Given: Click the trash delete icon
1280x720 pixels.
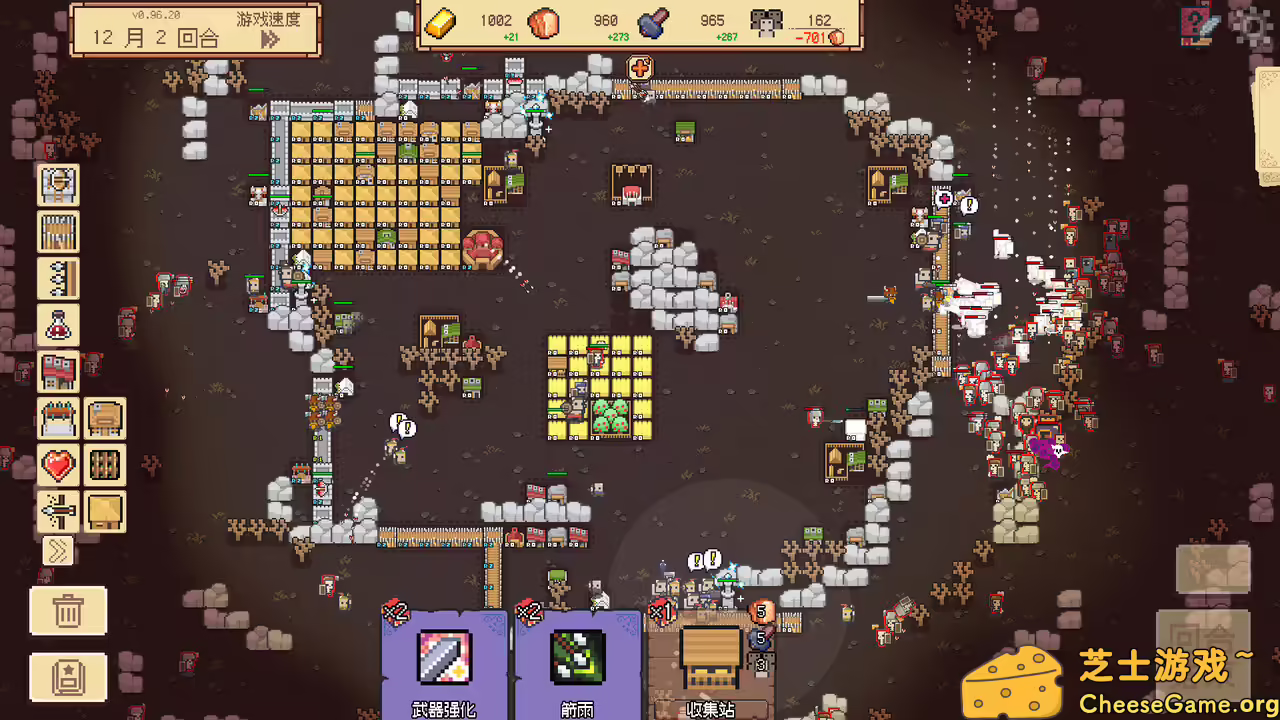Looking at the screenshot, I should [x=67, y=611].
